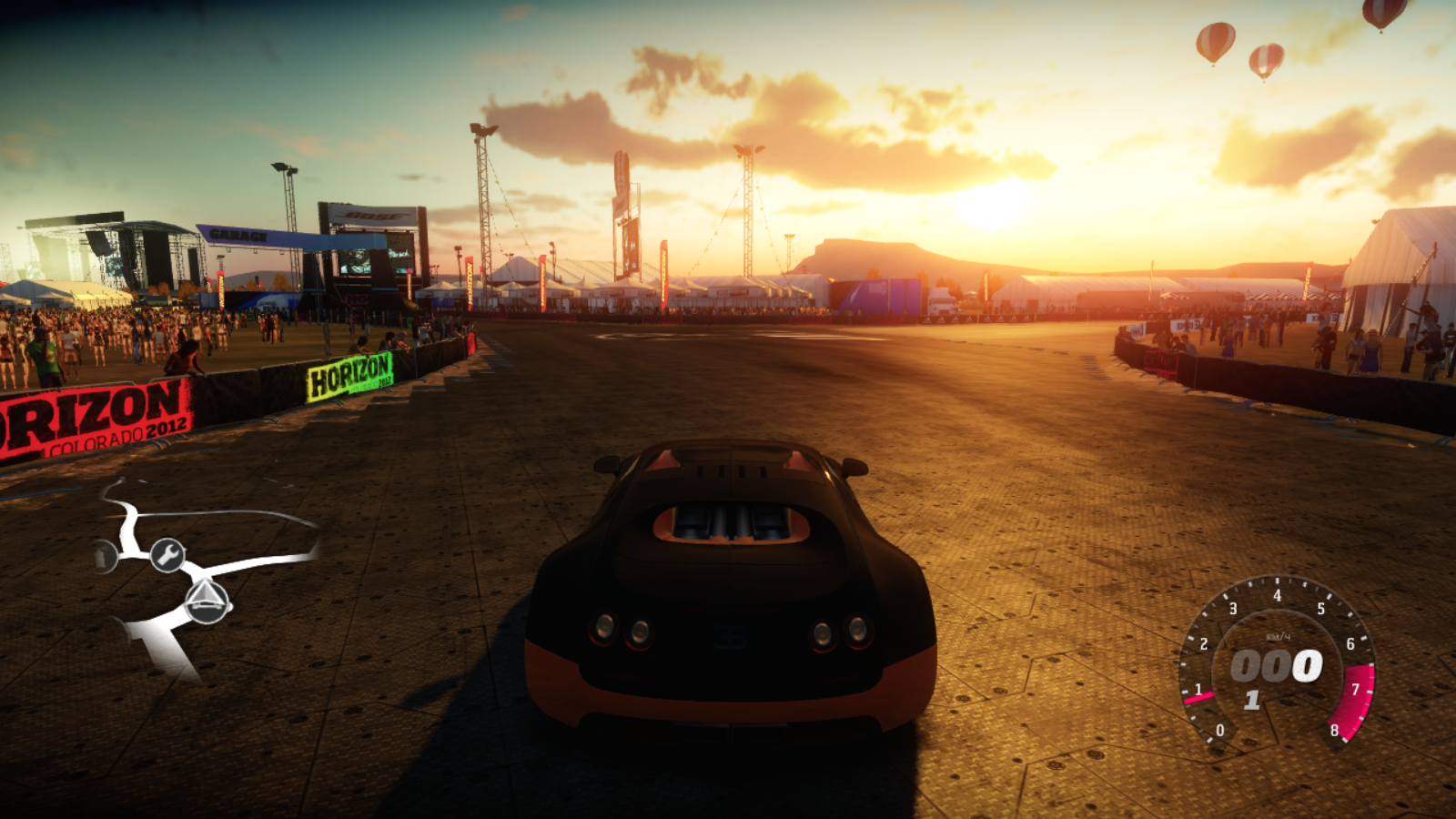
Task: Click the number 8 on the rev counter
Action: (x=1335, y=730)
